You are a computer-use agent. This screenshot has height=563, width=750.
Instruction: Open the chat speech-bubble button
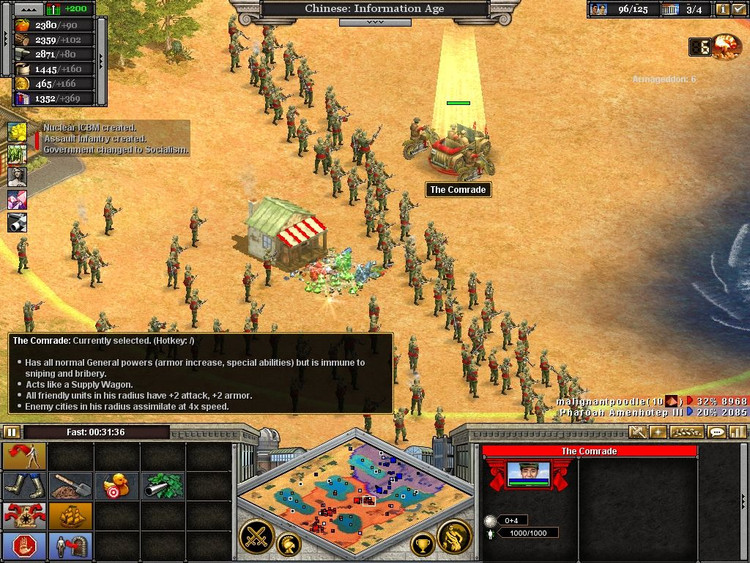click(x=716, y=432)
